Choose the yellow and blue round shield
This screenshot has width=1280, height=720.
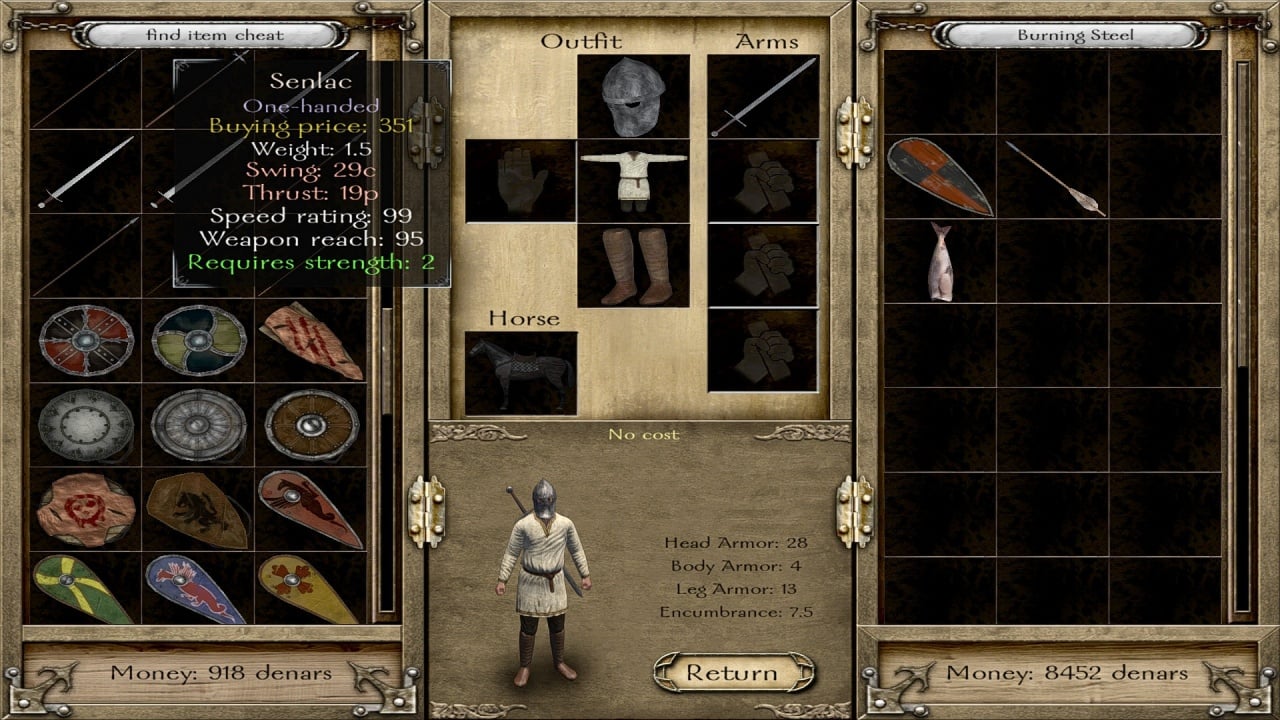198,340
